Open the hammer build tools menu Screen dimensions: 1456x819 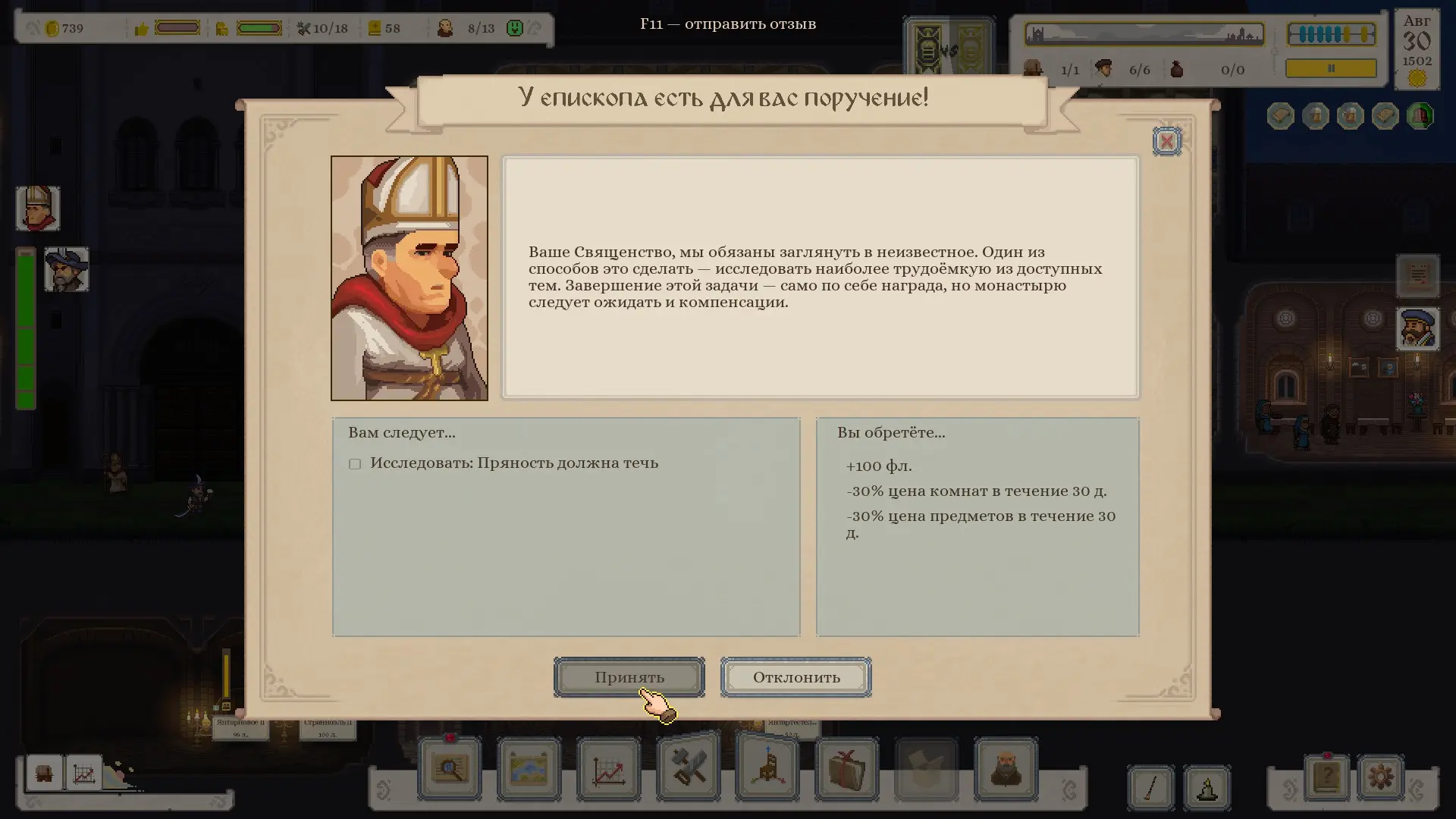pyautogui.click(x=688, y=767)
